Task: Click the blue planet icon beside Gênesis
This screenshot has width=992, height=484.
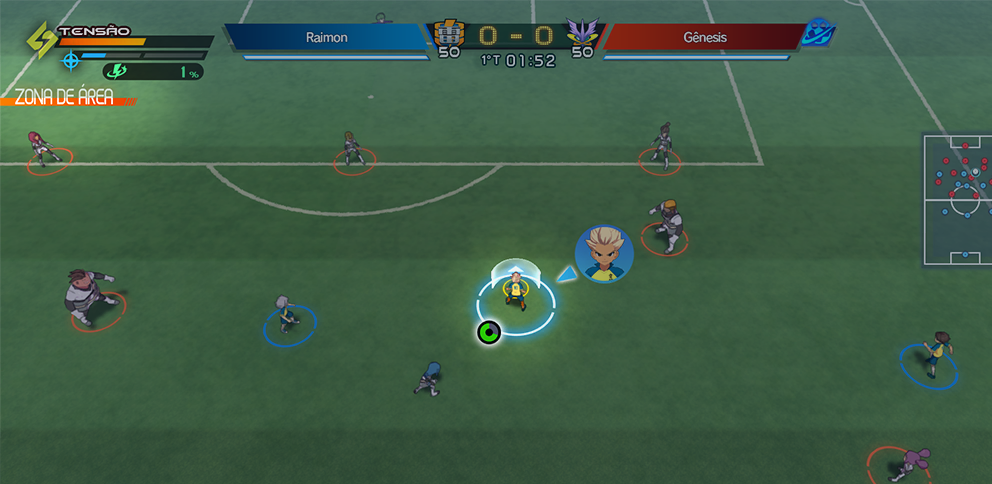Action: (x=819, y=32)
